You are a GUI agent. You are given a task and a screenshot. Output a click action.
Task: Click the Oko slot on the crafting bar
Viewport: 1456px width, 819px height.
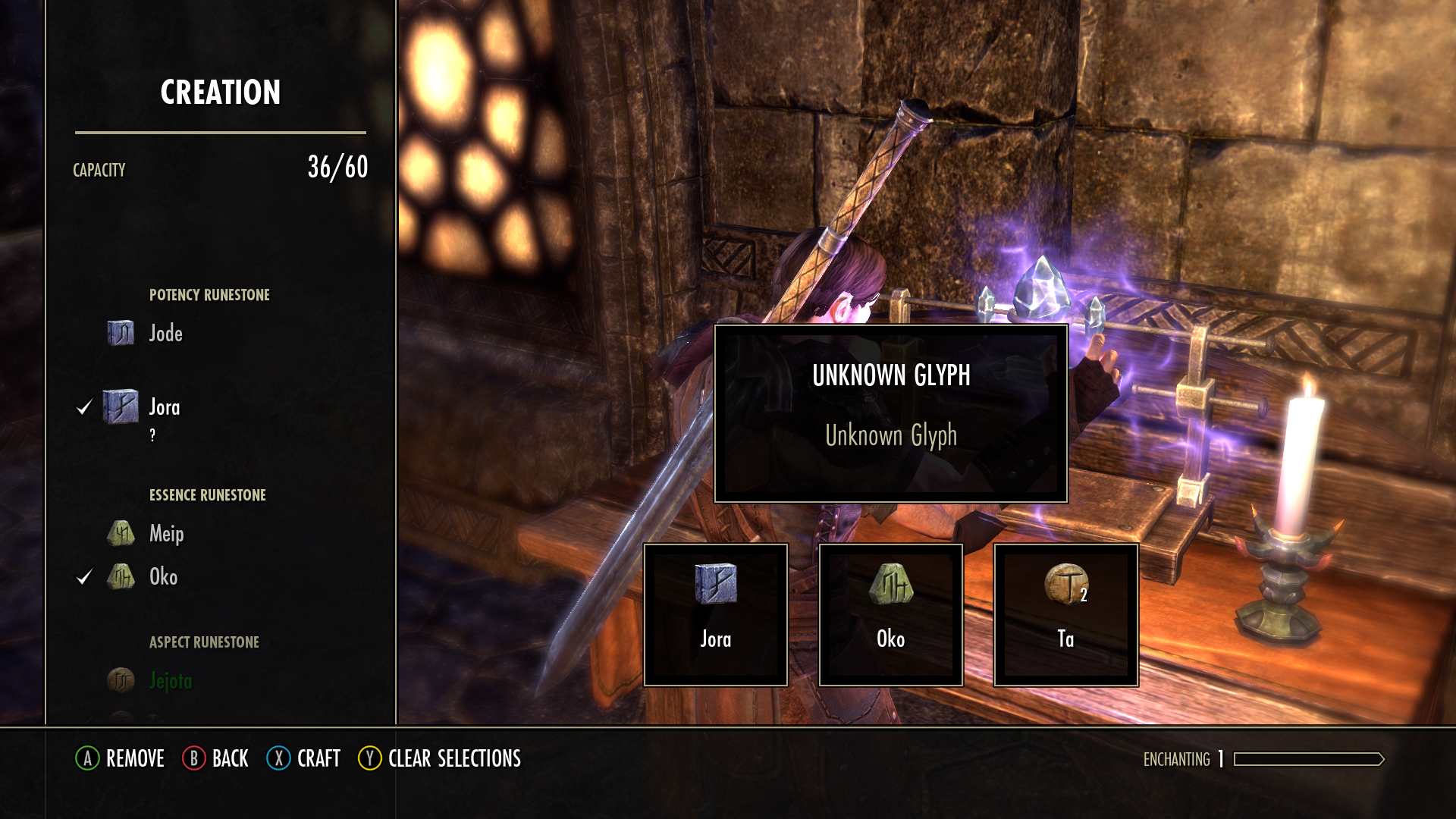(890, 614)
